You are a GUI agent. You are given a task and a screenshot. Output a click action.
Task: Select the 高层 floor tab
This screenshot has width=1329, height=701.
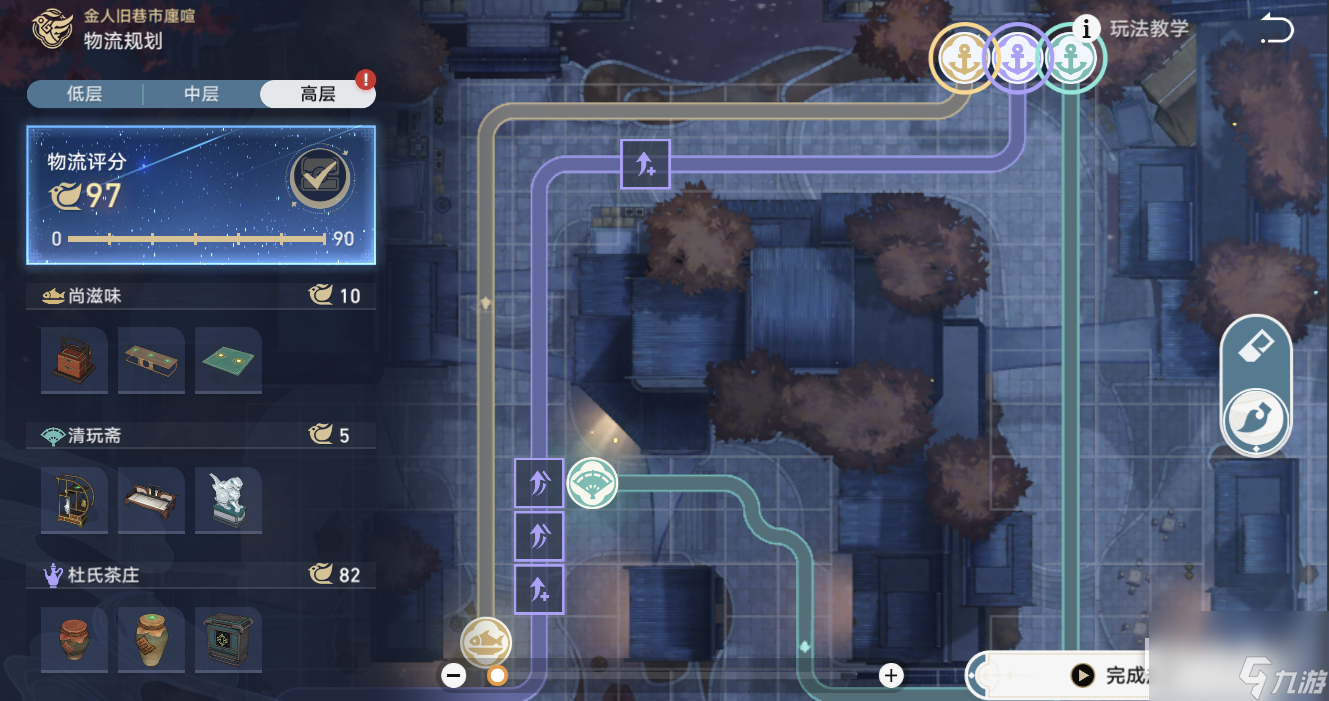pos(318,94)
